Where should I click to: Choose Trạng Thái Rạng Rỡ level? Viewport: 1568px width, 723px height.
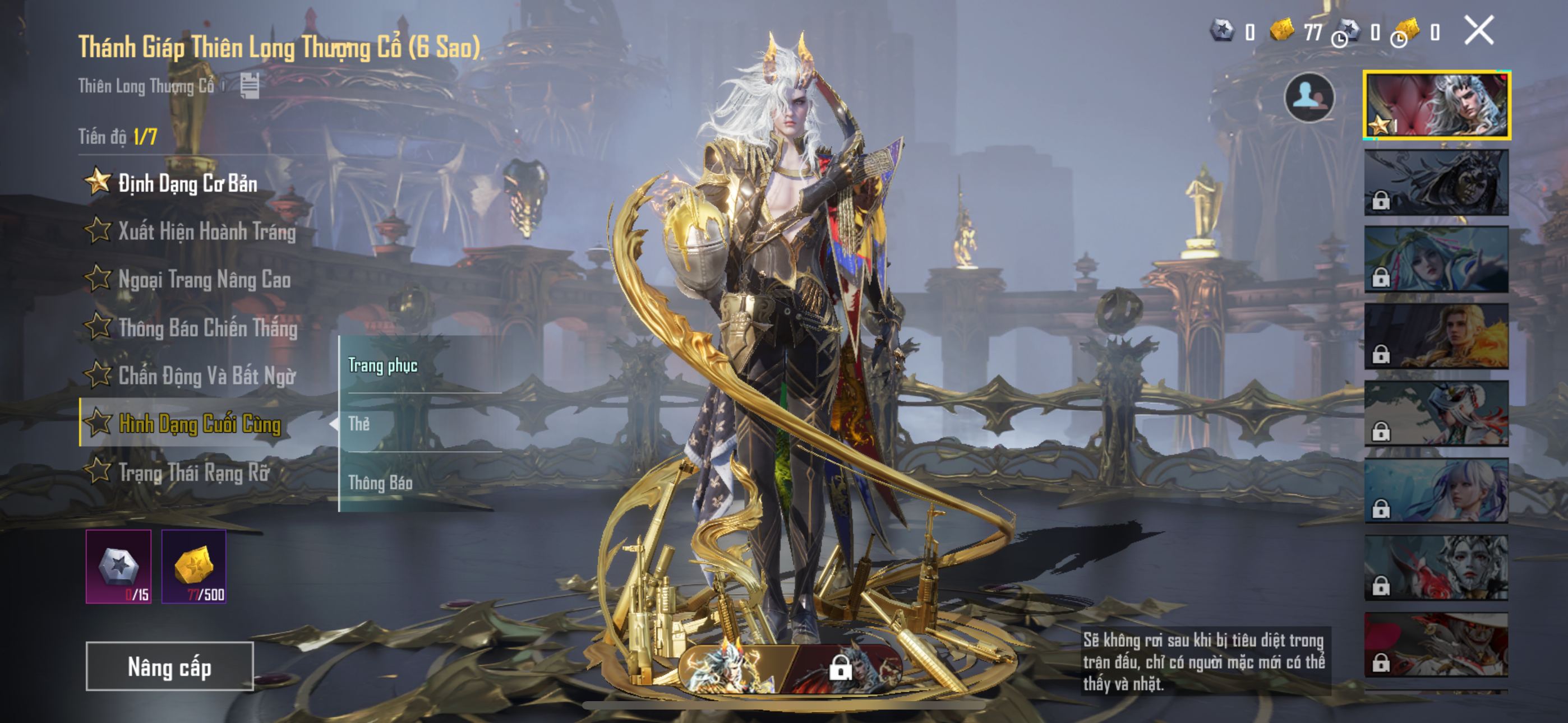[x=193, y=472]
